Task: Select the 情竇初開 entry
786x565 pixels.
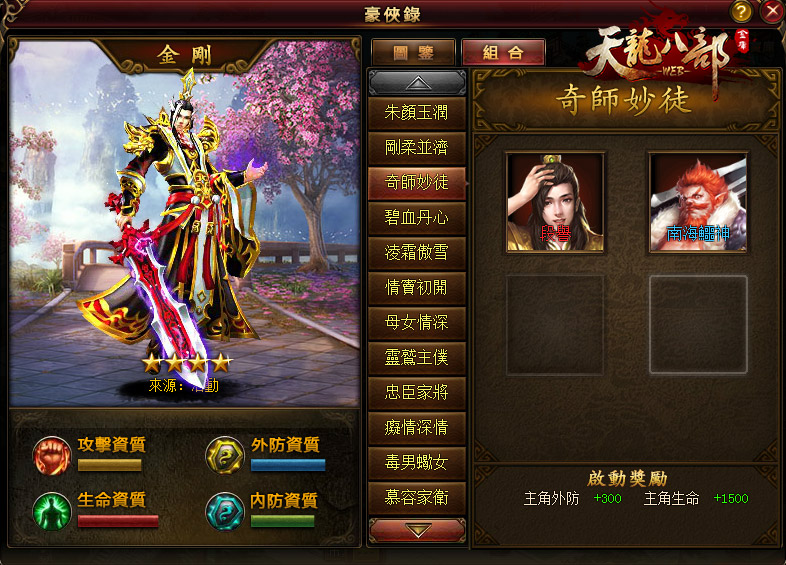Action: point(417,287)
